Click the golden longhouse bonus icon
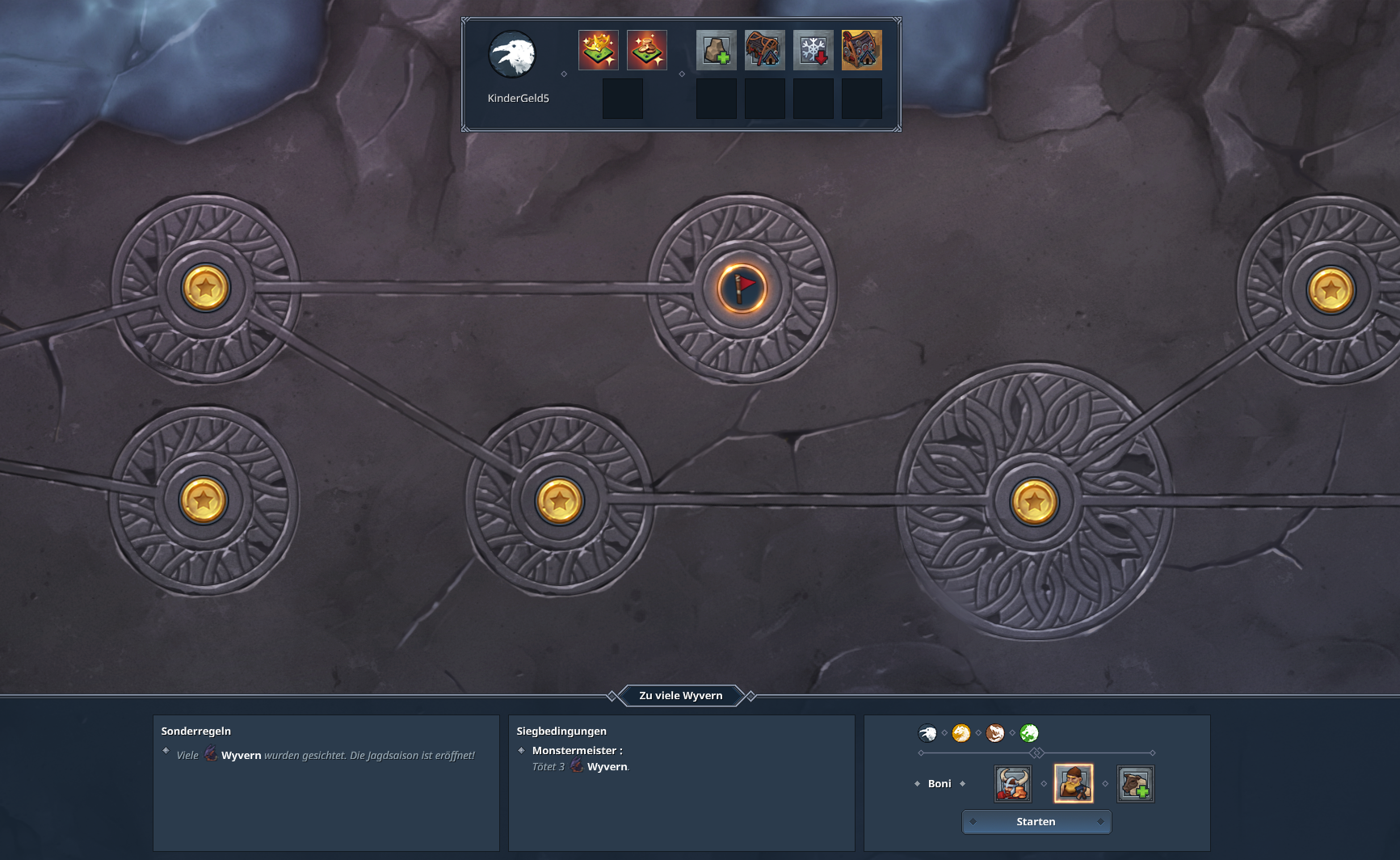The width and height of the screenshot is (1400, 860). tap(861, 49)
